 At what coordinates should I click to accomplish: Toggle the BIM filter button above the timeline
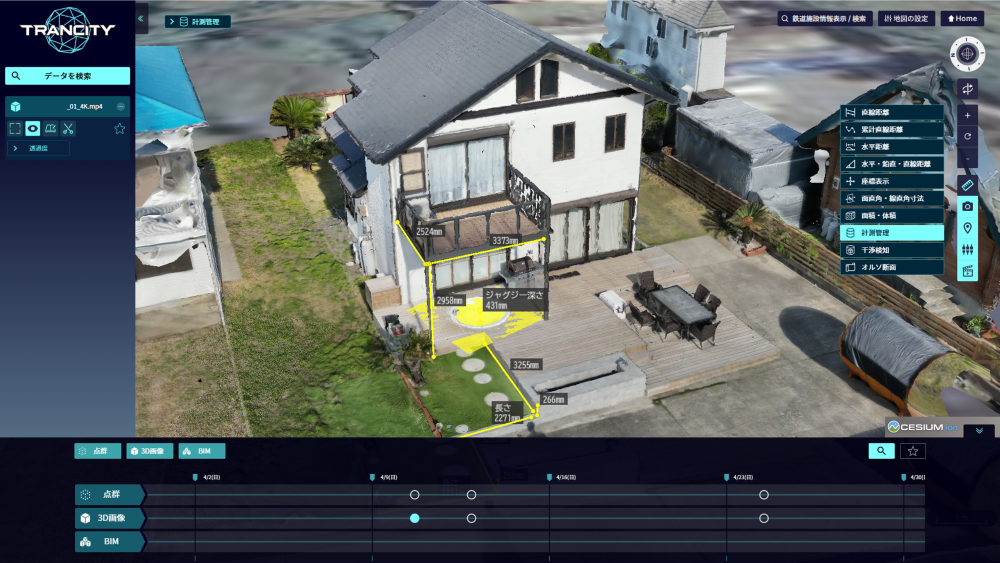[202, 451]
